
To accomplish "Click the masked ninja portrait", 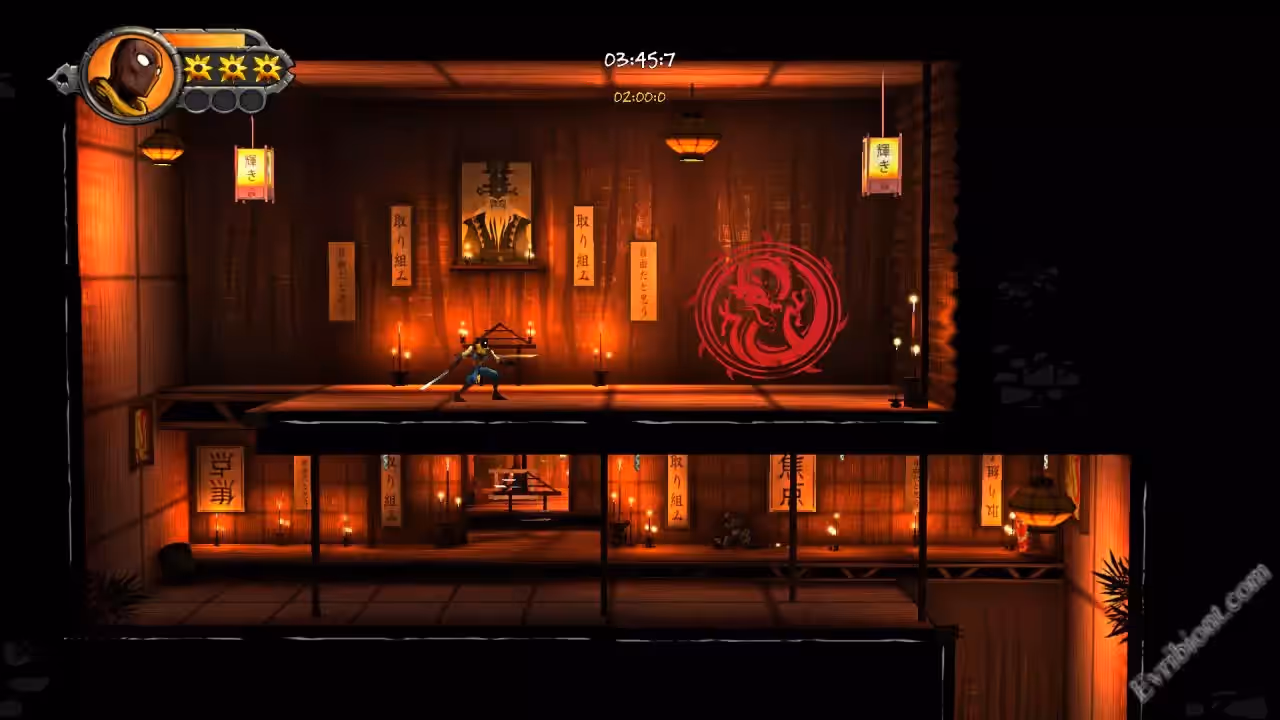I will pos(128,76).
